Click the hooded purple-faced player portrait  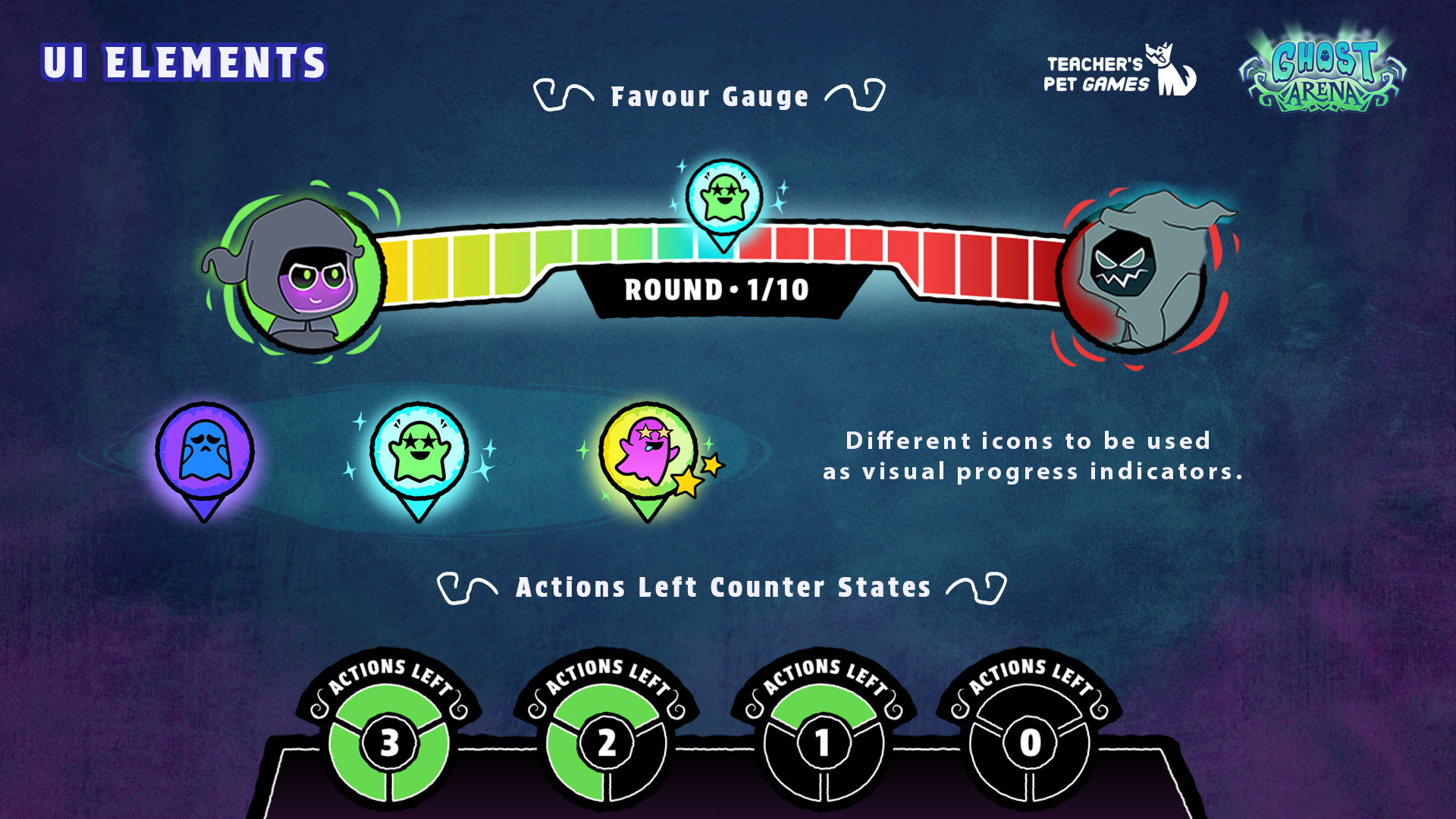click(x=307, y=275)
